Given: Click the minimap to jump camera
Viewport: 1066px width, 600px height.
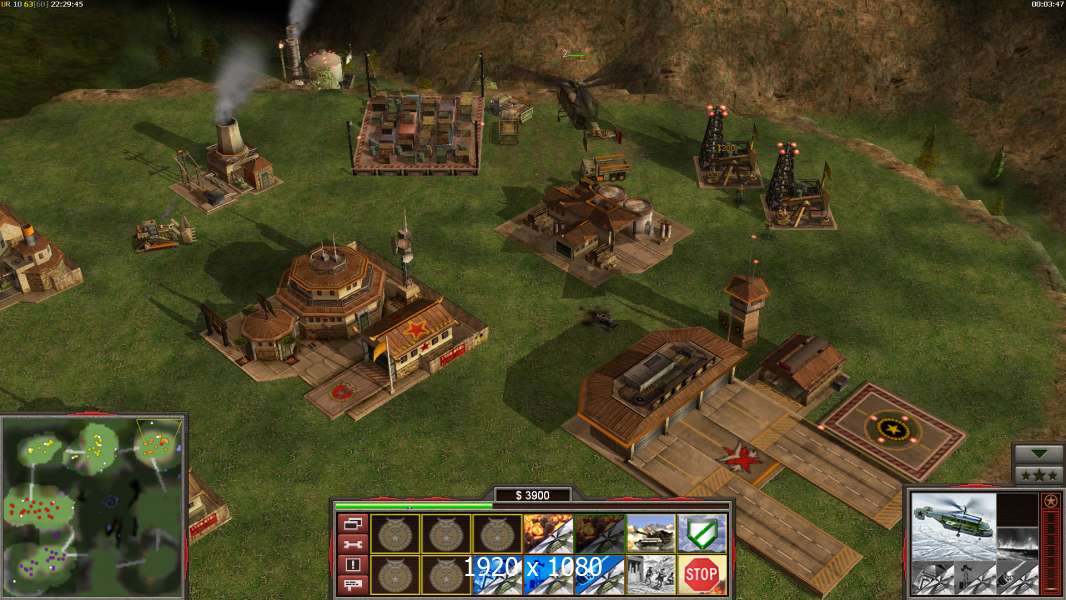Looking at the screenshot, I should click(x=93, y=507).
